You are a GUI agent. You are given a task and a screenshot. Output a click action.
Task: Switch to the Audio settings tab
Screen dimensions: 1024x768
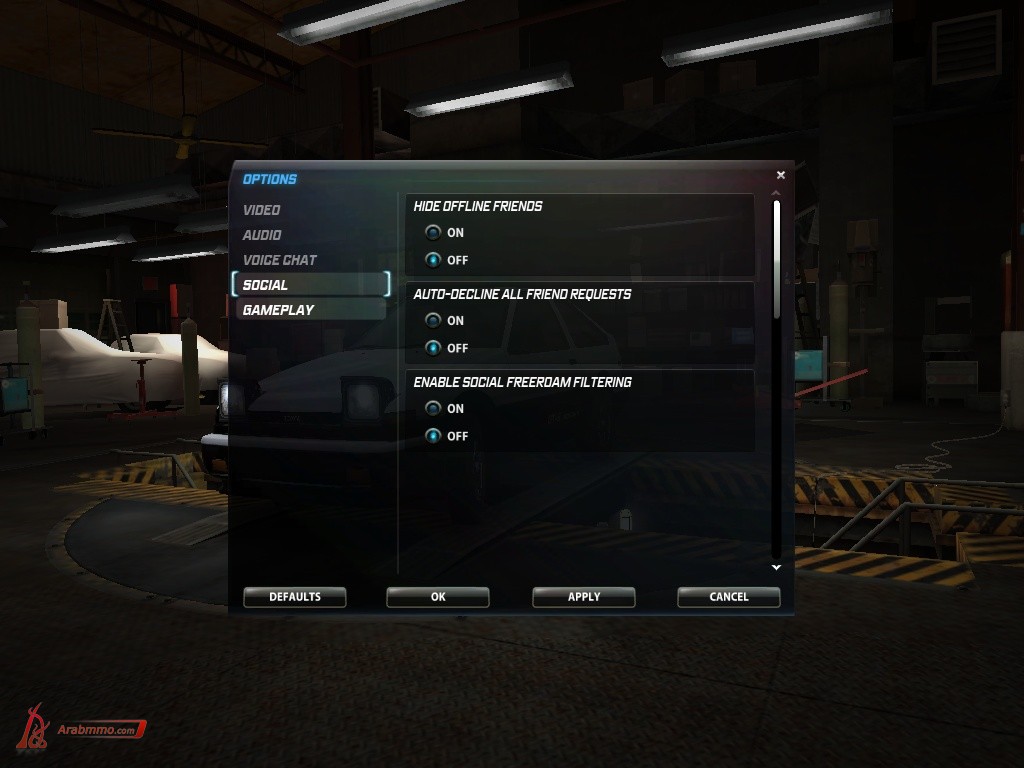262,235
